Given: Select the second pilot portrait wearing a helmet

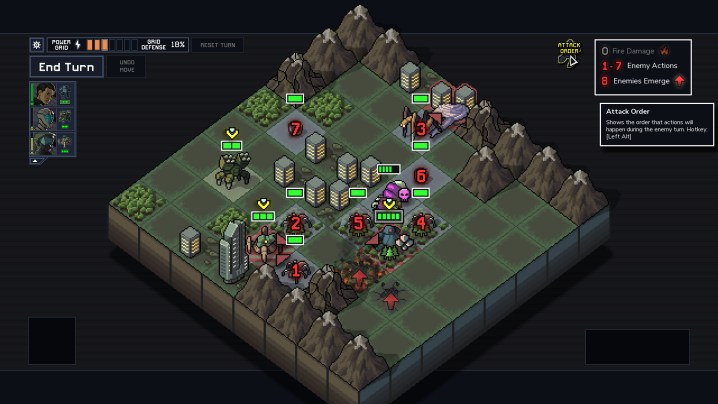Looking at the screenshot, I should (44, 118).
